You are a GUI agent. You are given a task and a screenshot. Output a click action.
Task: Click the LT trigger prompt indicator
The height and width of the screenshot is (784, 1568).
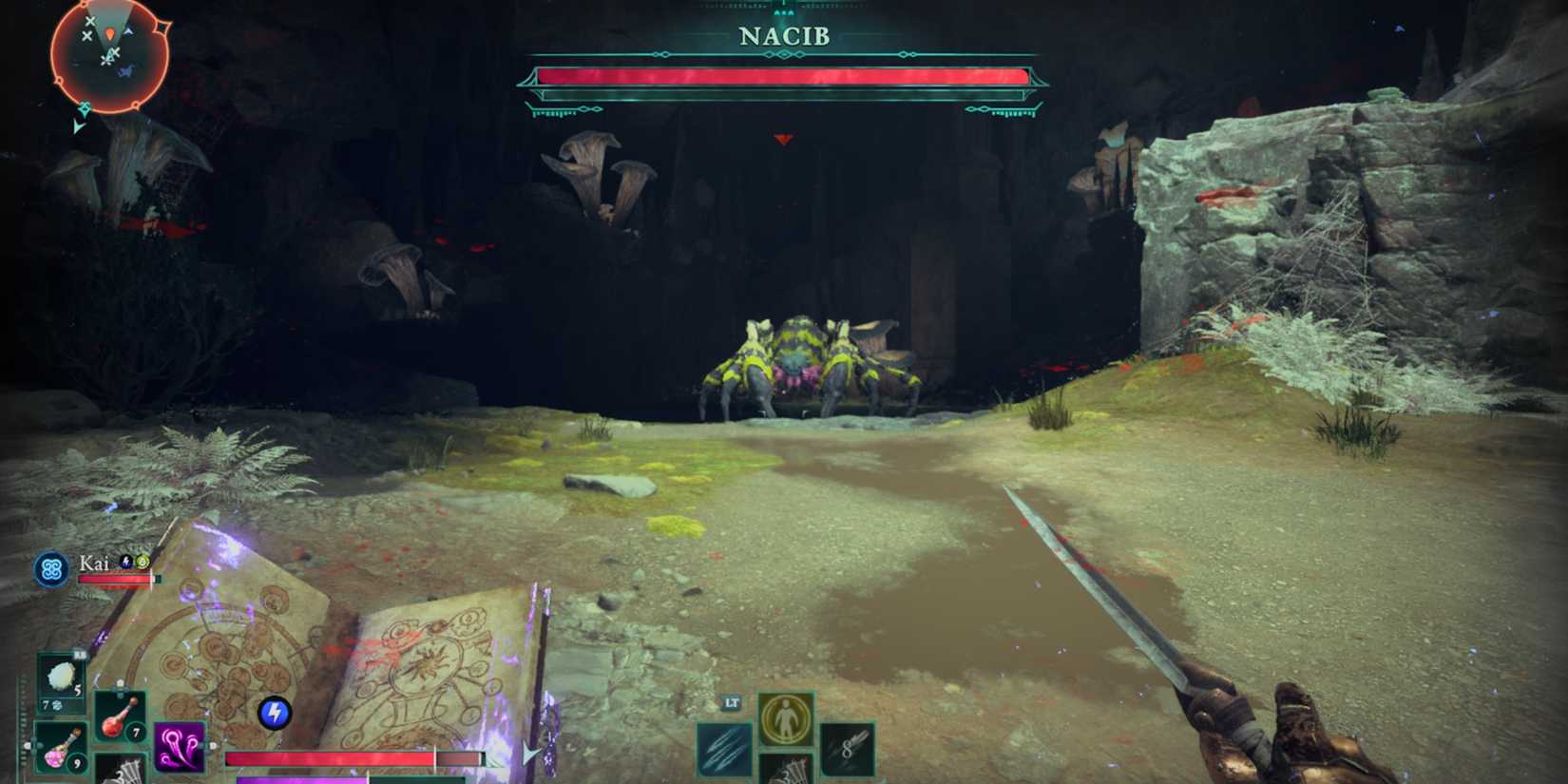pos(732,703)
